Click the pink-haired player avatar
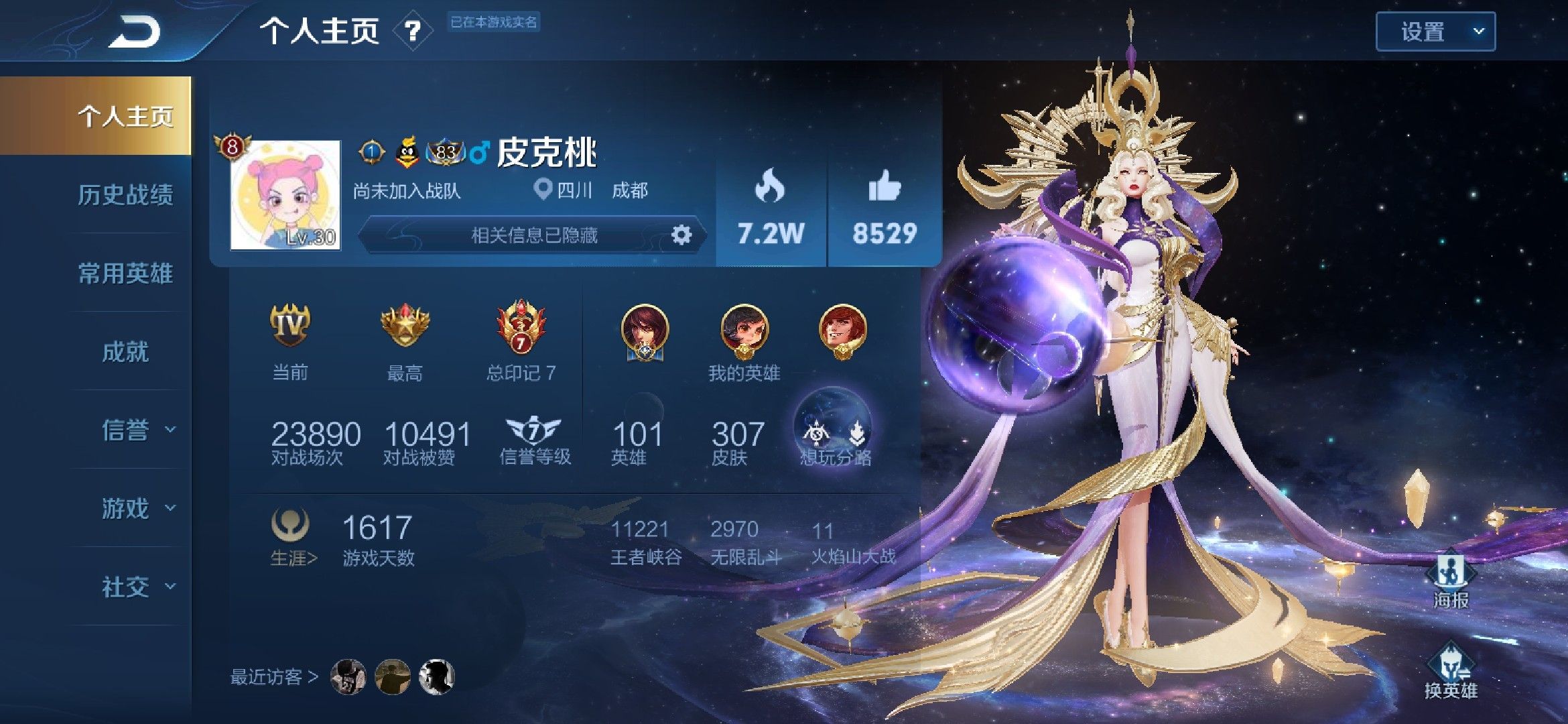Viewport: 1568px width, 724px height. pyautogui.click(x=285, y=195)
